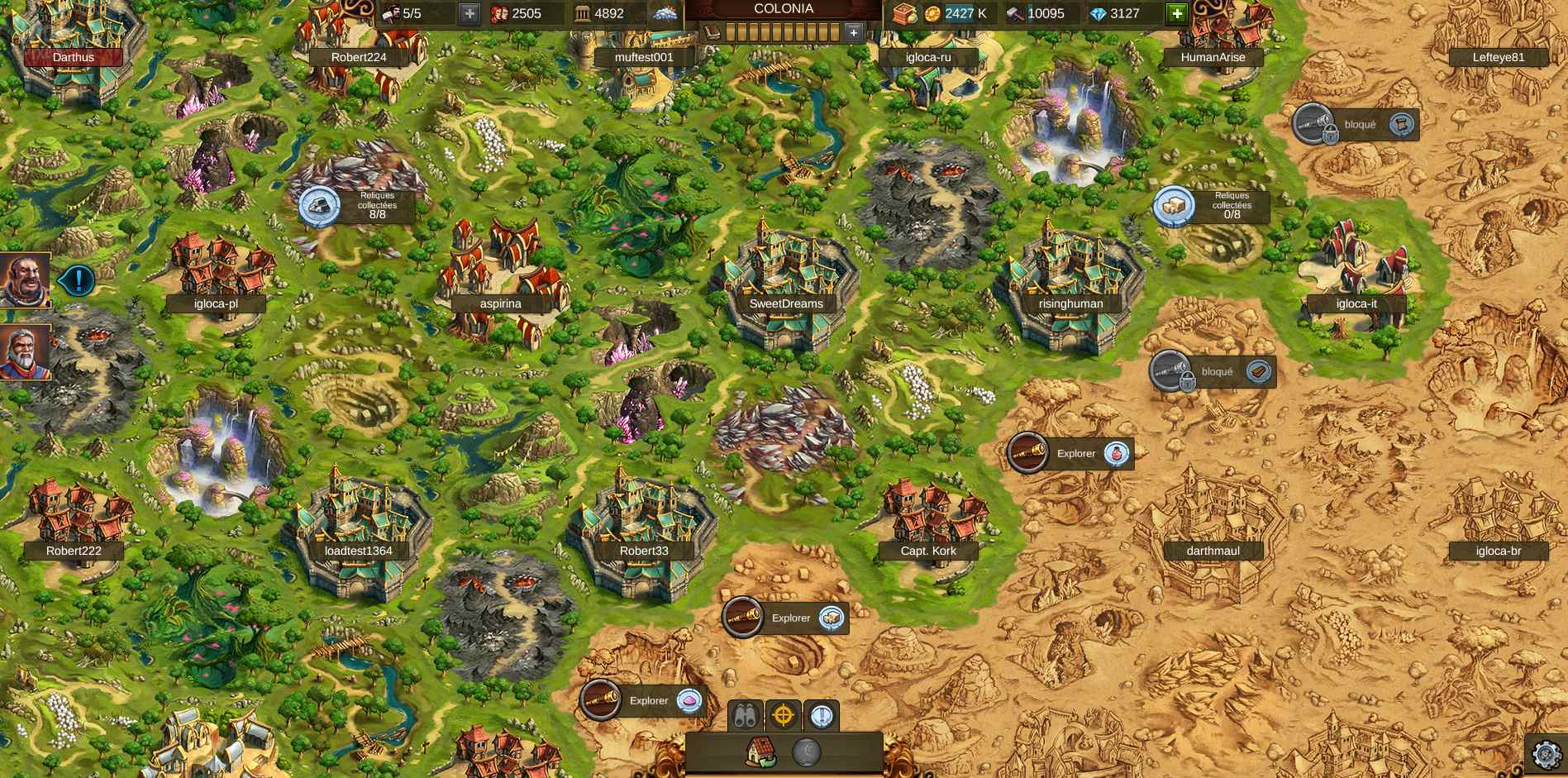Add more builders with the plus button
This screenshot has width=1568, height=778.
coord(469,13)
